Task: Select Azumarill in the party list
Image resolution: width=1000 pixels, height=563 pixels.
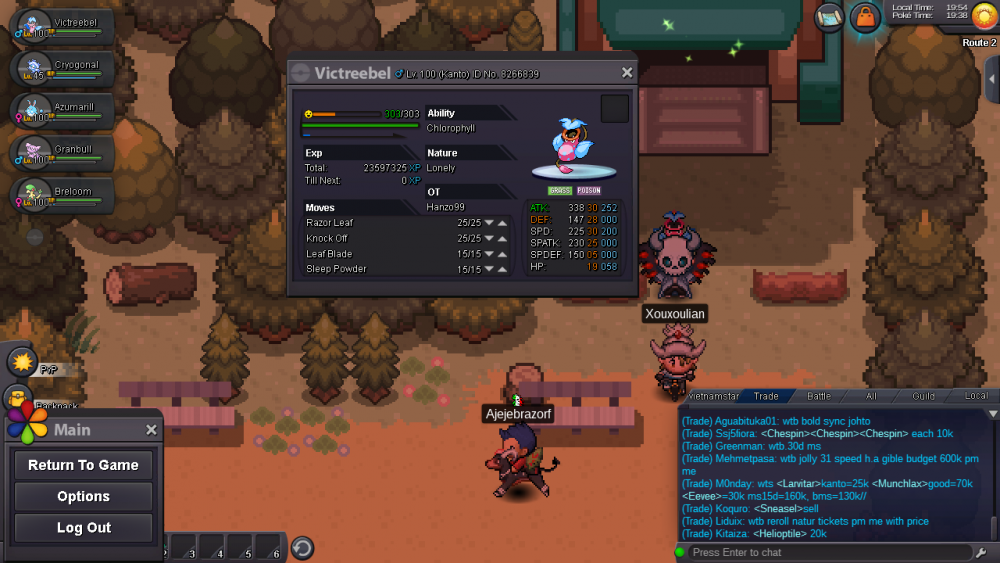Action: (x=64, y=110)
